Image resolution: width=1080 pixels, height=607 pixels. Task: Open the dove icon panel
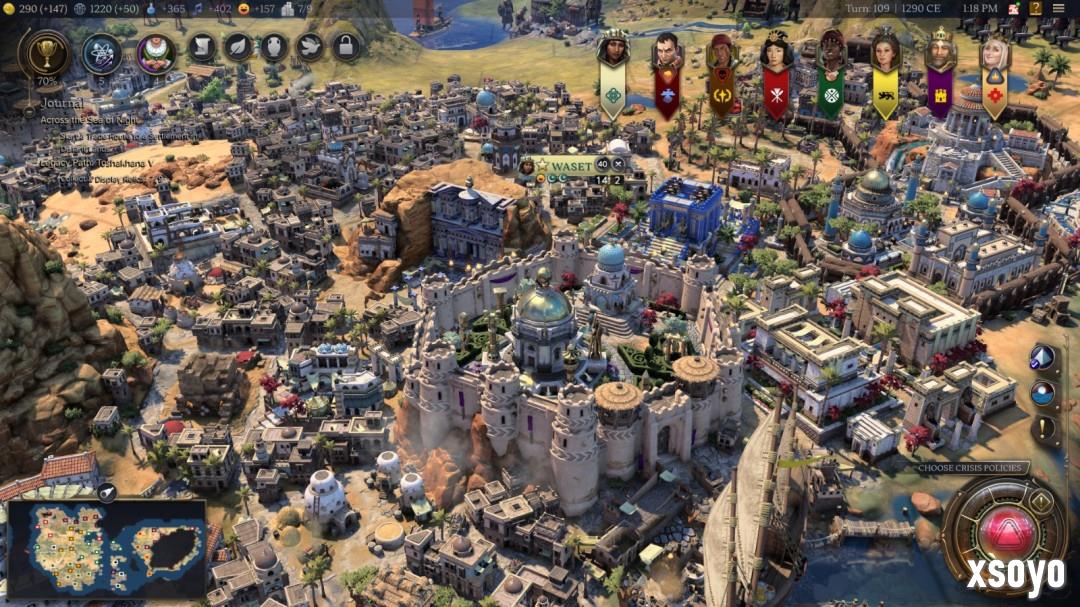(310, 47)
